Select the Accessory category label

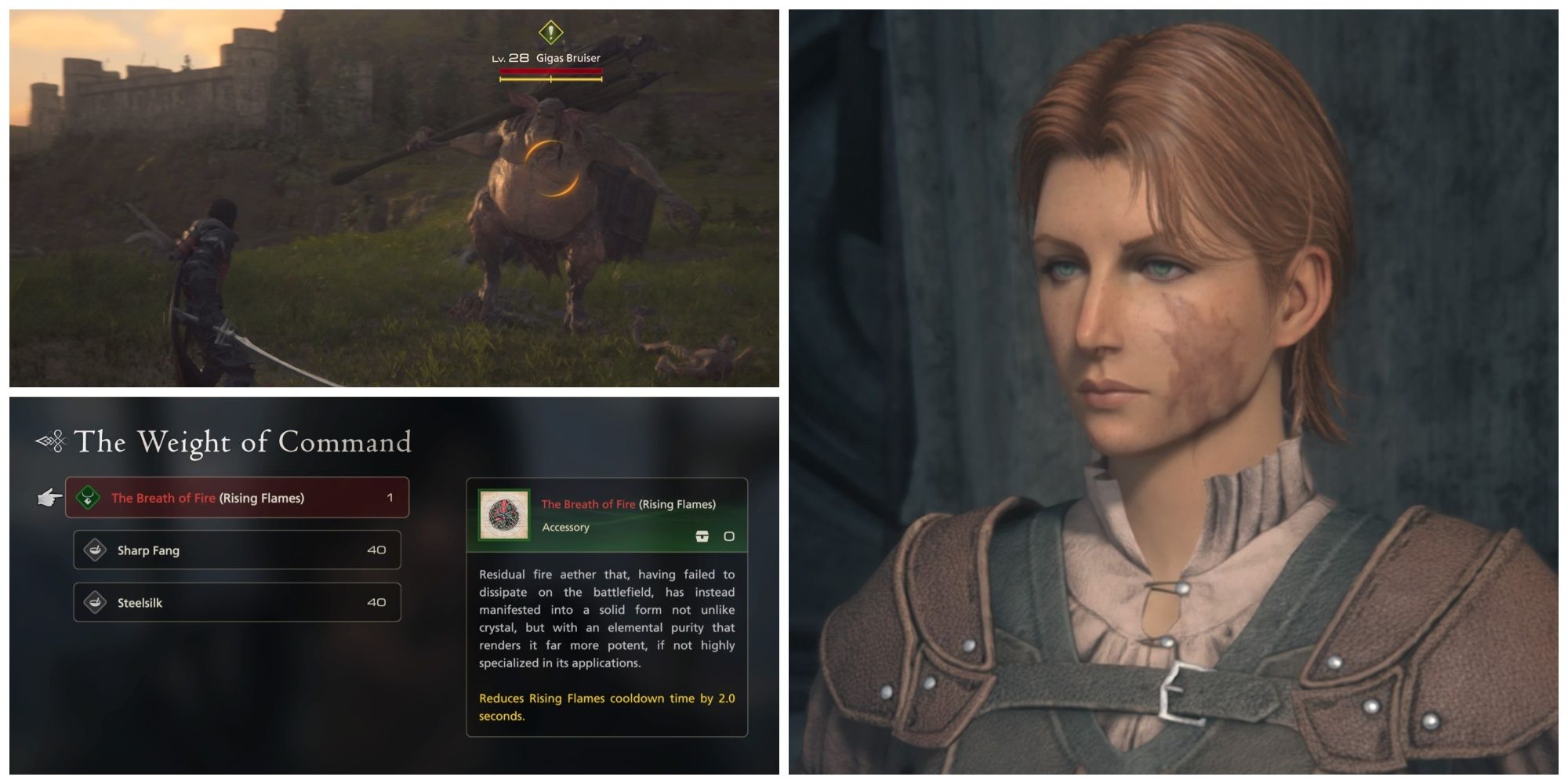pos(567,527)
